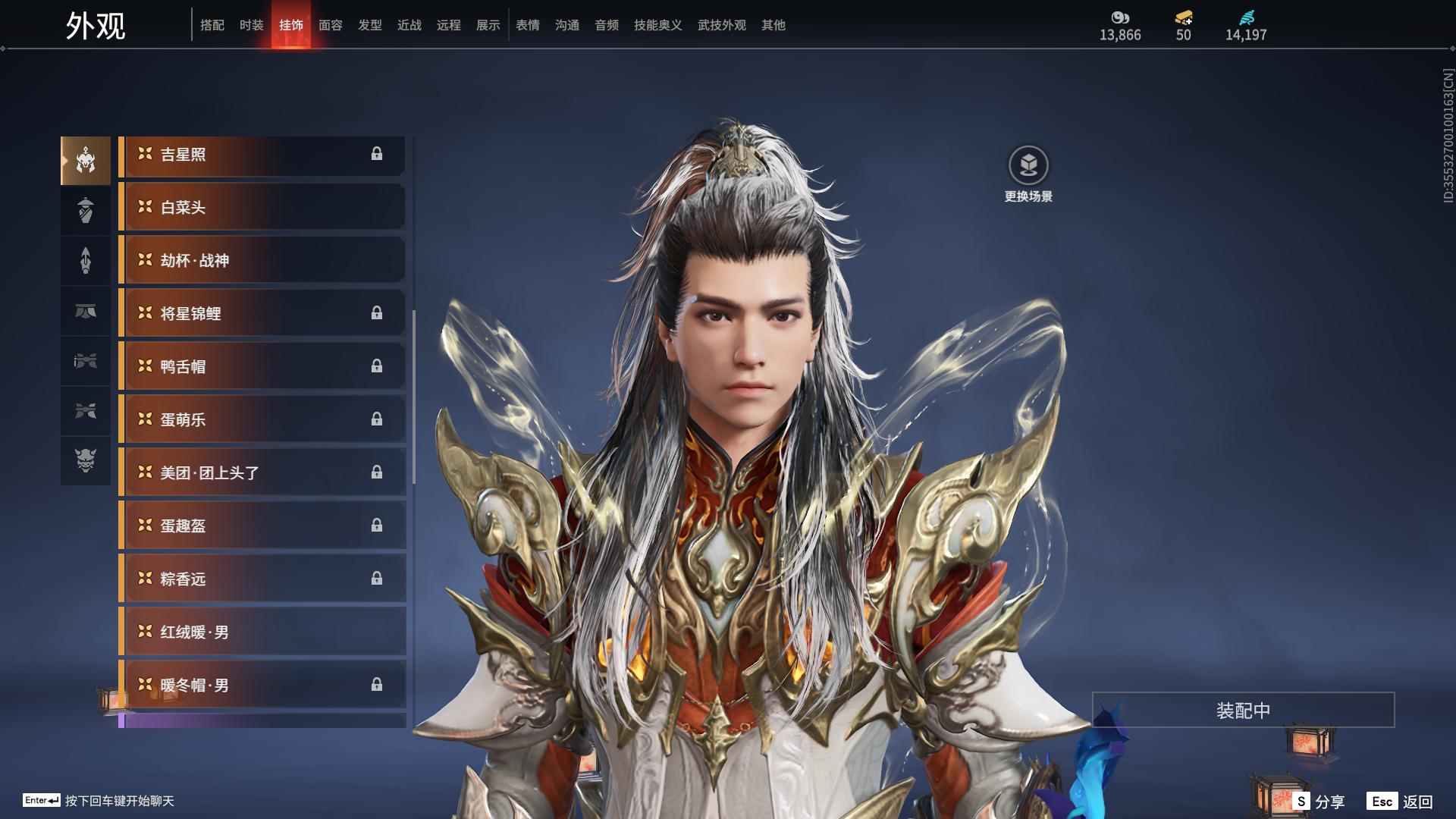1456x819 pixels.
Task: Select the waist ornament category icon
Action: (x=86, y=311)
